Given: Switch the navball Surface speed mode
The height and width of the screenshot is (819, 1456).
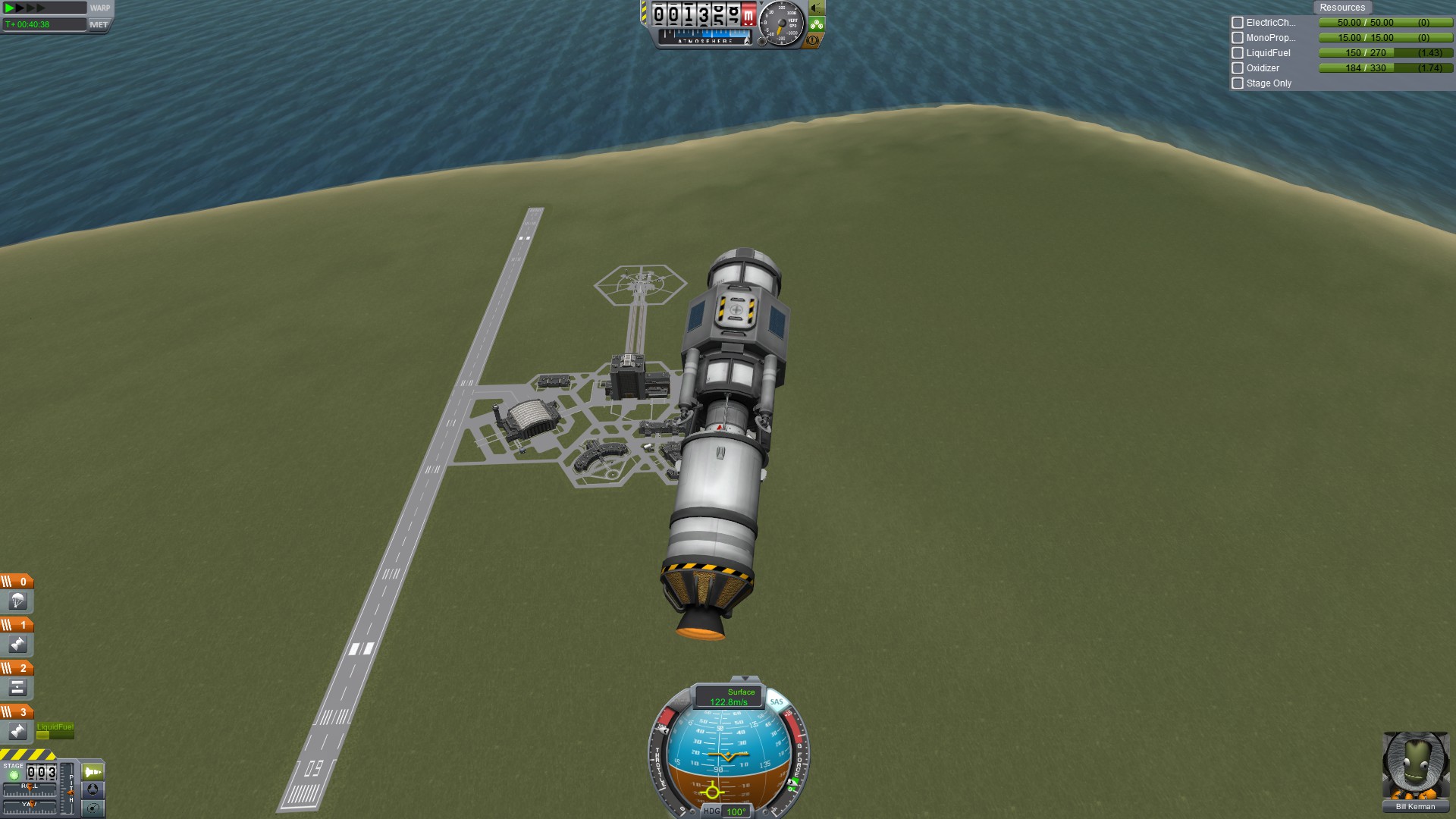Looking at the screenshot, I should (729, 697).
